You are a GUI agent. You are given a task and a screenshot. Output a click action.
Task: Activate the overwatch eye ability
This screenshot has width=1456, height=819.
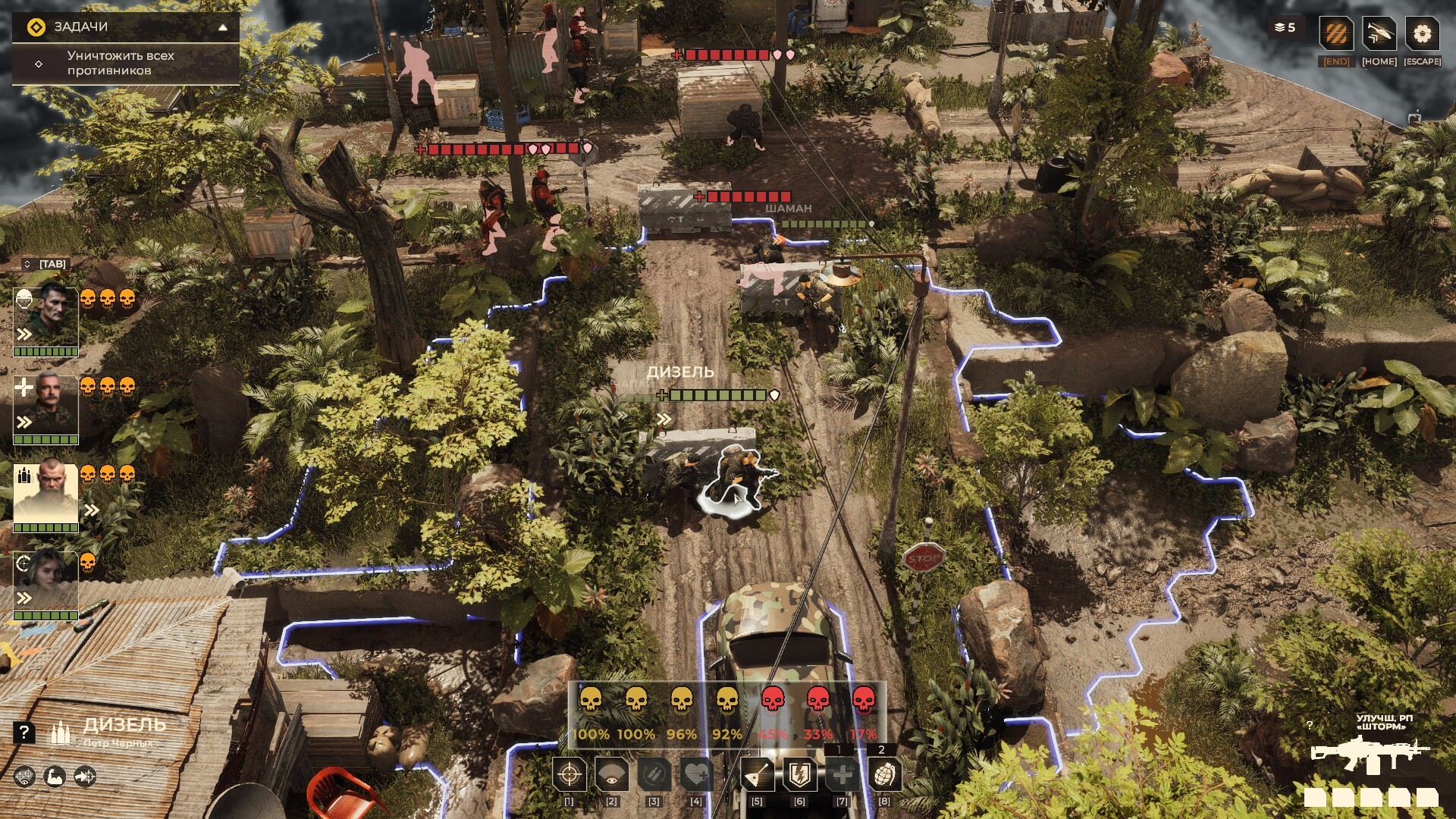click(x=612, y=774)
